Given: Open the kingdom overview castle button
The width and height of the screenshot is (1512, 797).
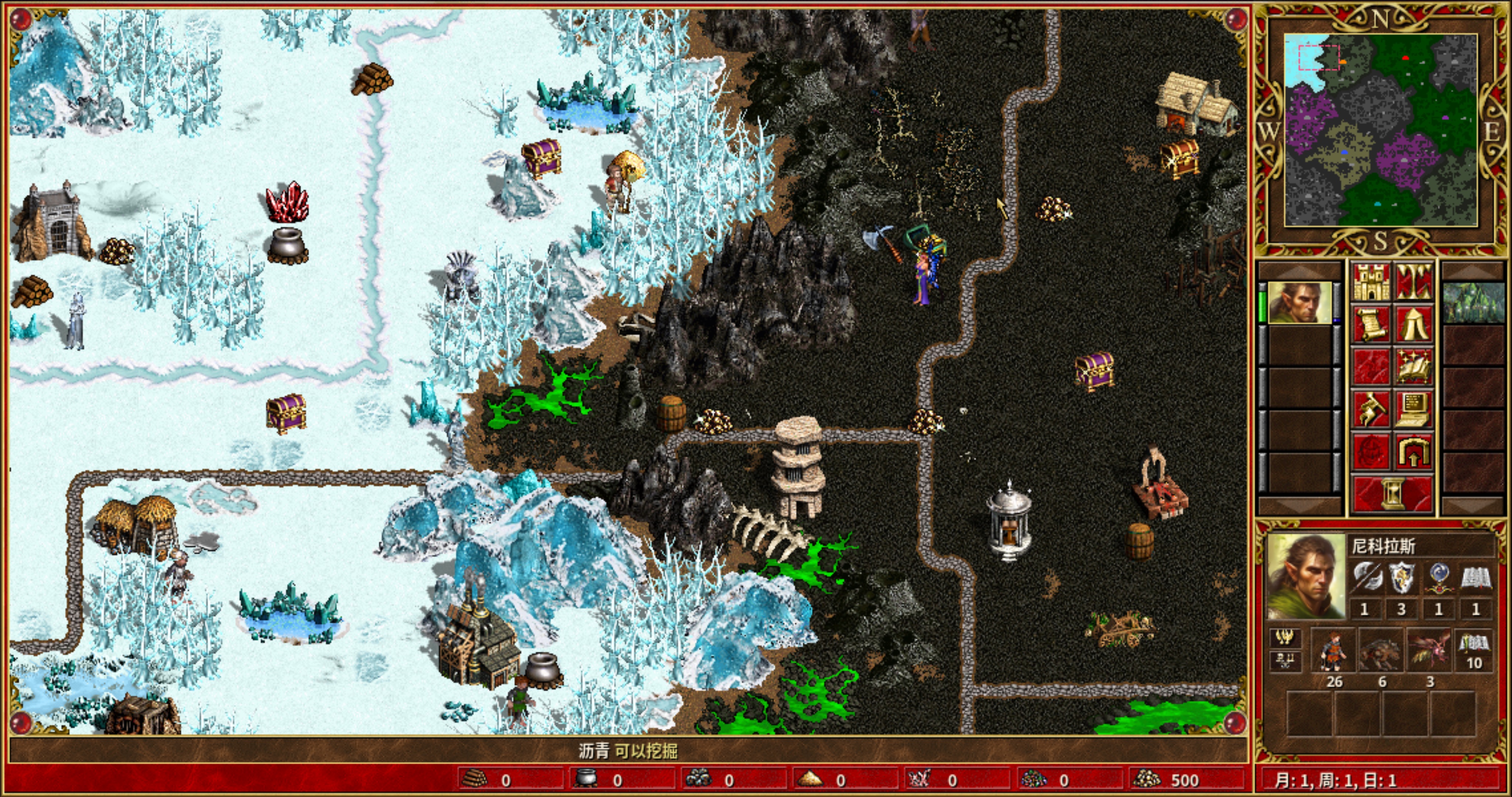Looking at the screenshot, I should click(x=1371, y=282).
